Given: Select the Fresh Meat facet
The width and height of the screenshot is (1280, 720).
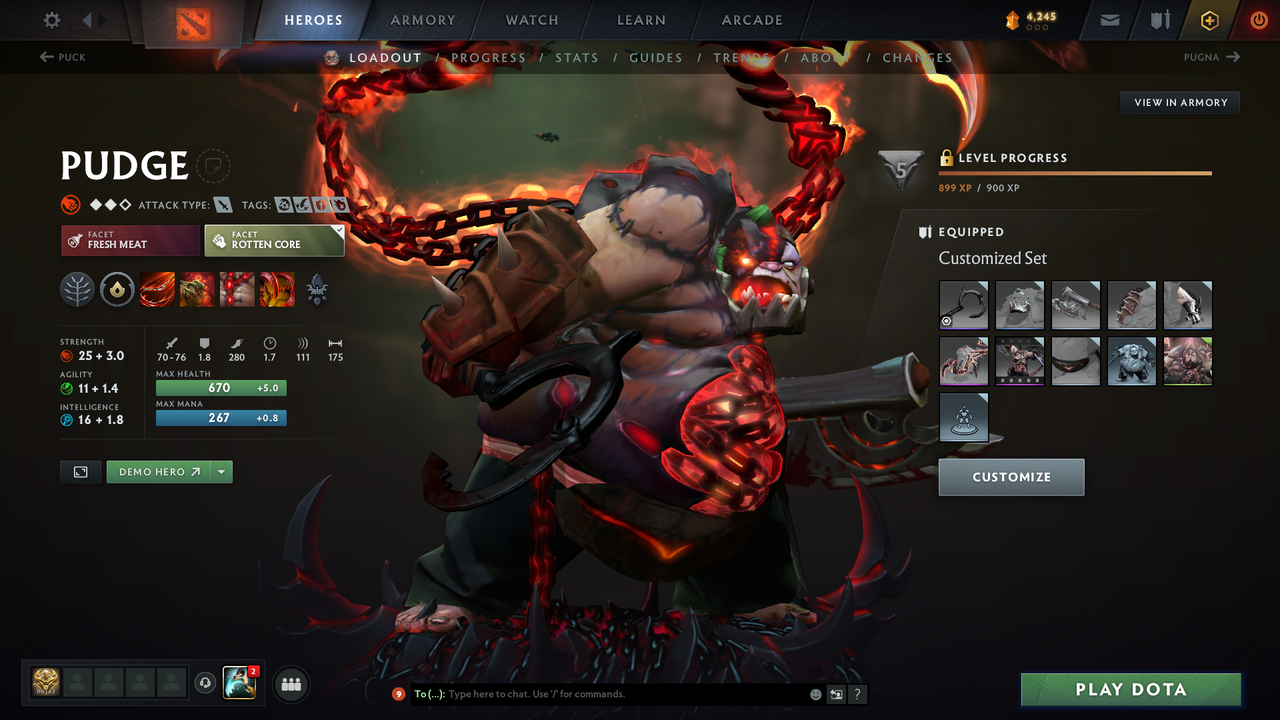Looking at the screenshot, I should point(130,240).
